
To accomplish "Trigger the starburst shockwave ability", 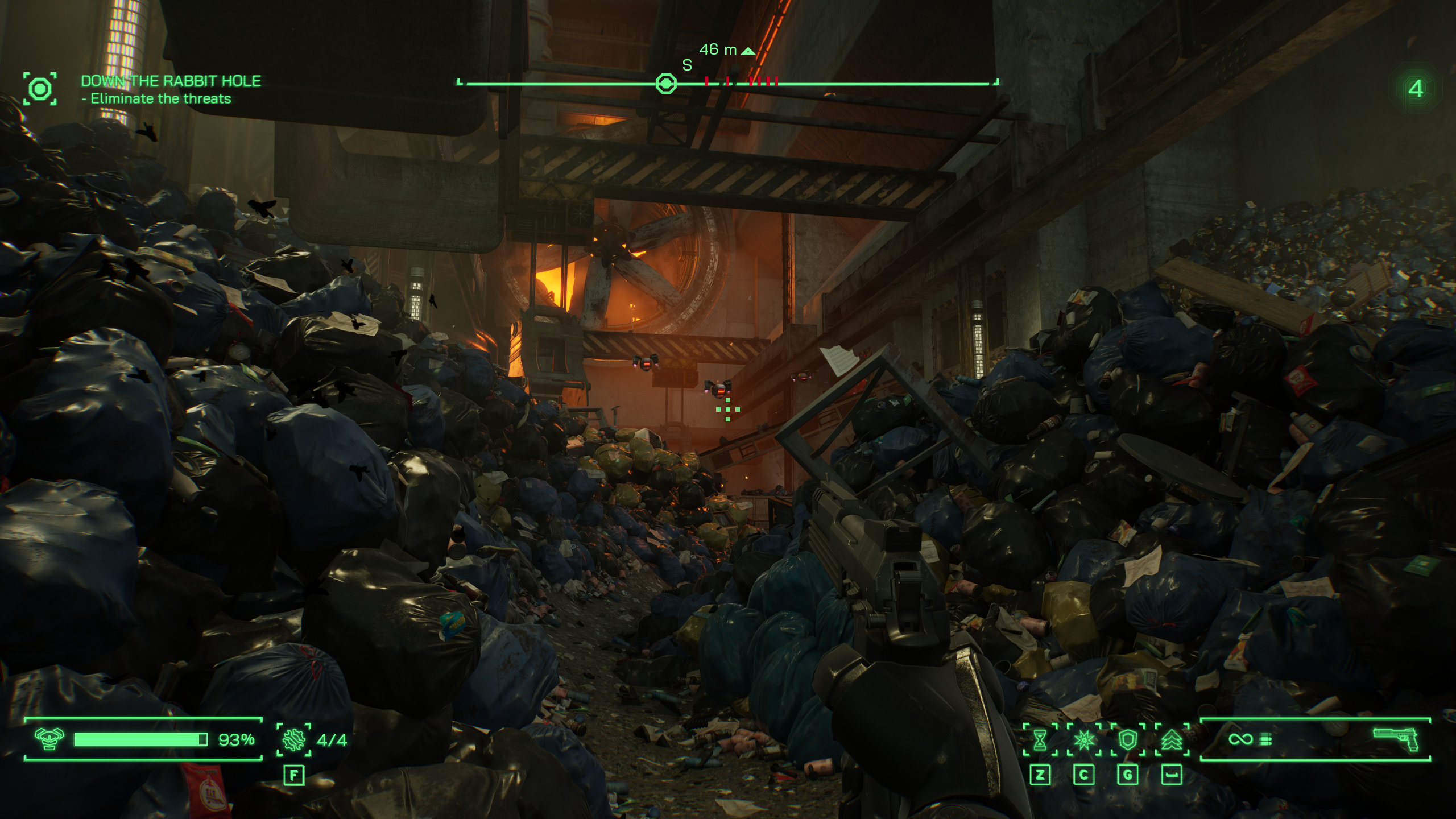I will tap(1084, 739).
